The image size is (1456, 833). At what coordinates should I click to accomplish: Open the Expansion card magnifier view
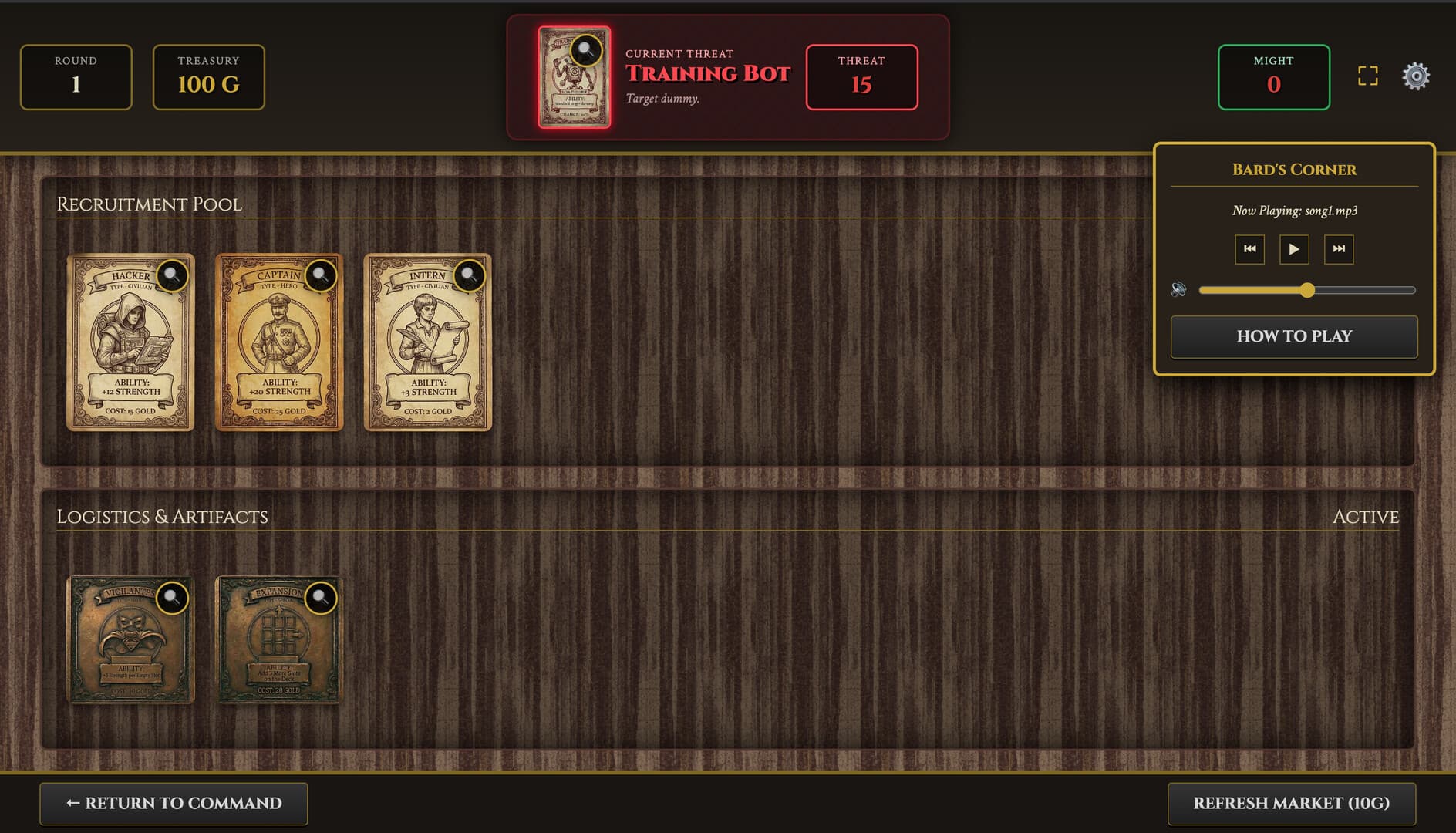tap(321, 600)
